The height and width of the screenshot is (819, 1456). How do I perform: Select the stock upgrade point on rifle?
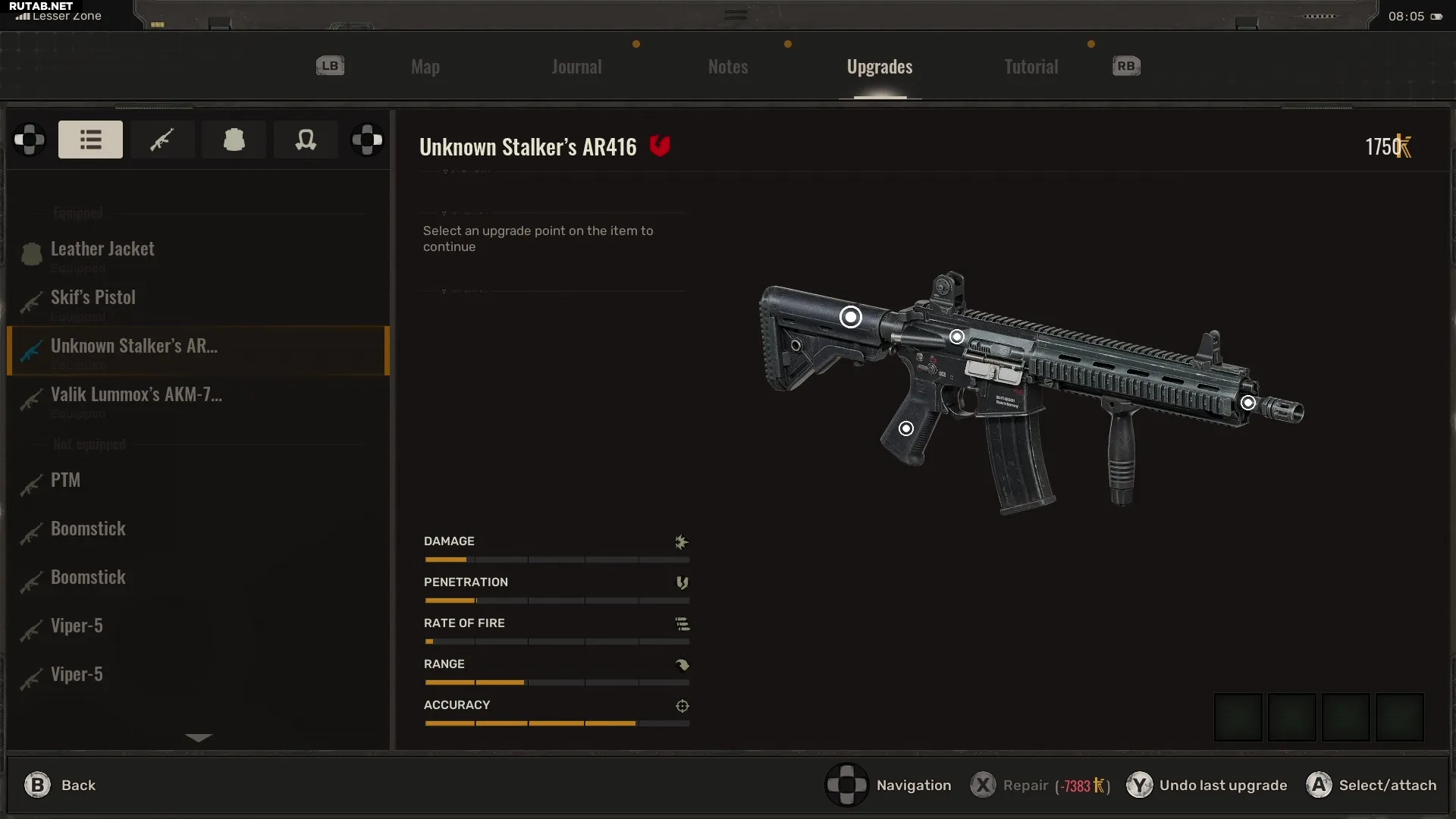[851, 317]
